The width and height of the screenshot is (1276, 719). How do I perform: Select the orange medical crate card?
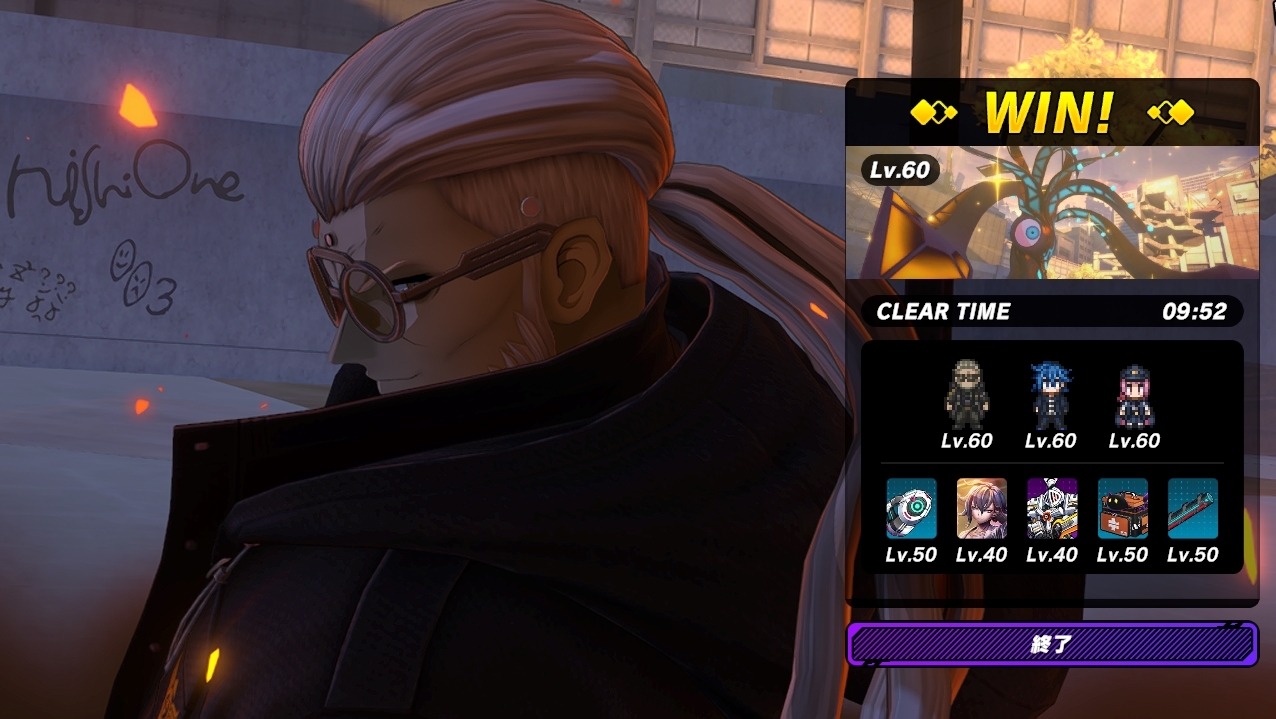(x=1122, y=508)
